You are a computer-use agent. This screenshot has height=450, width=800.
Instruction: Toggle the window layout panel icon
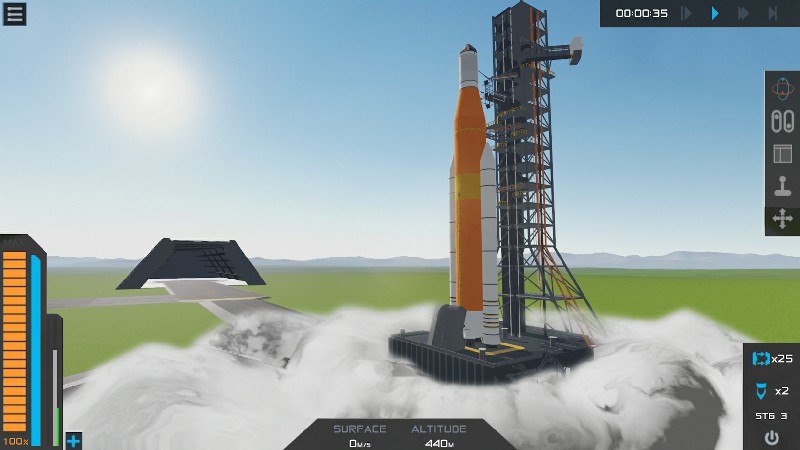click(x=782, y=154)
